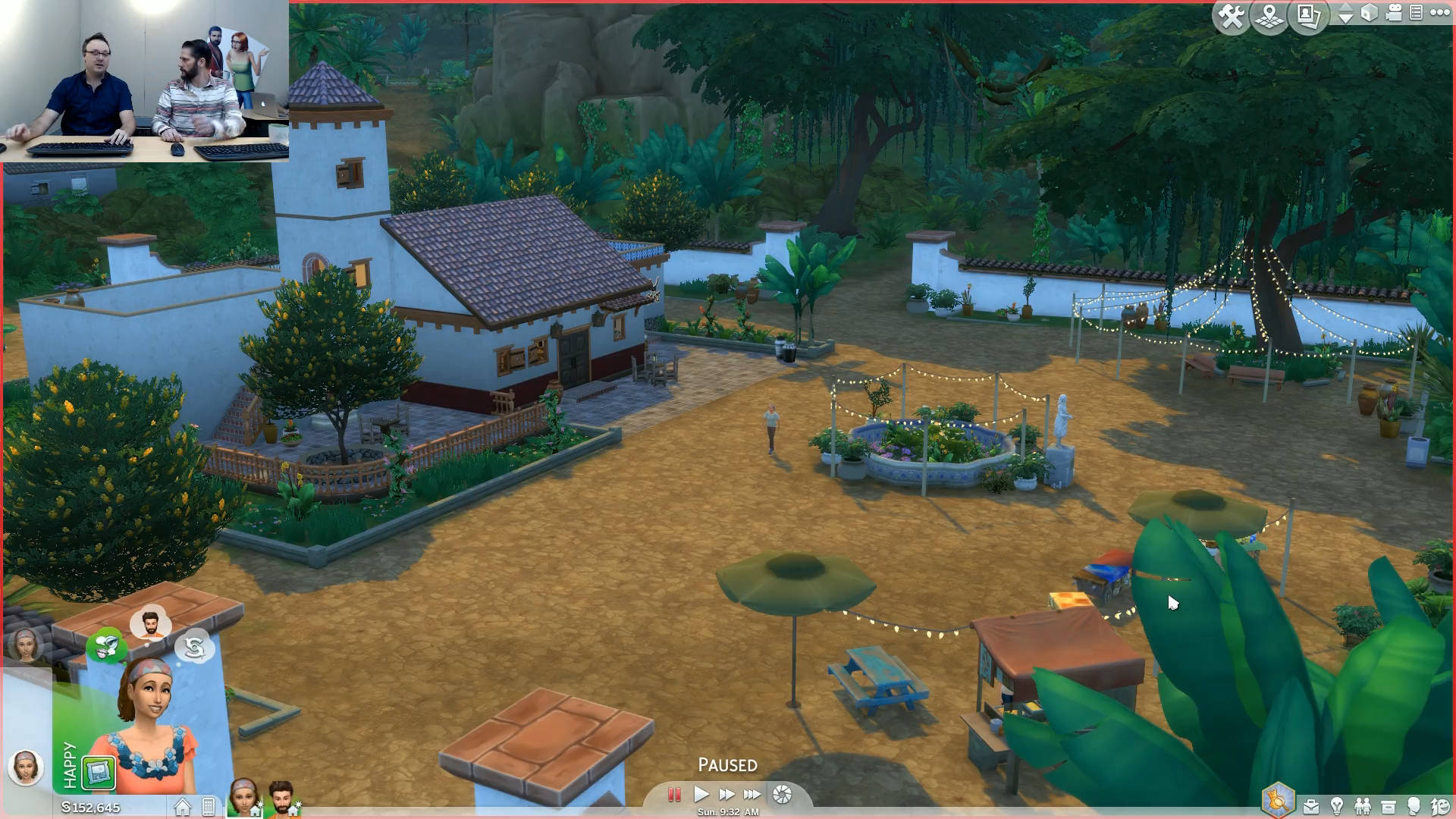Image resolution: width=1456 pixels, height=819 pixels.
Task: Open the Relationships panel
Action: pyautogui.click(x=1363, y=806)
